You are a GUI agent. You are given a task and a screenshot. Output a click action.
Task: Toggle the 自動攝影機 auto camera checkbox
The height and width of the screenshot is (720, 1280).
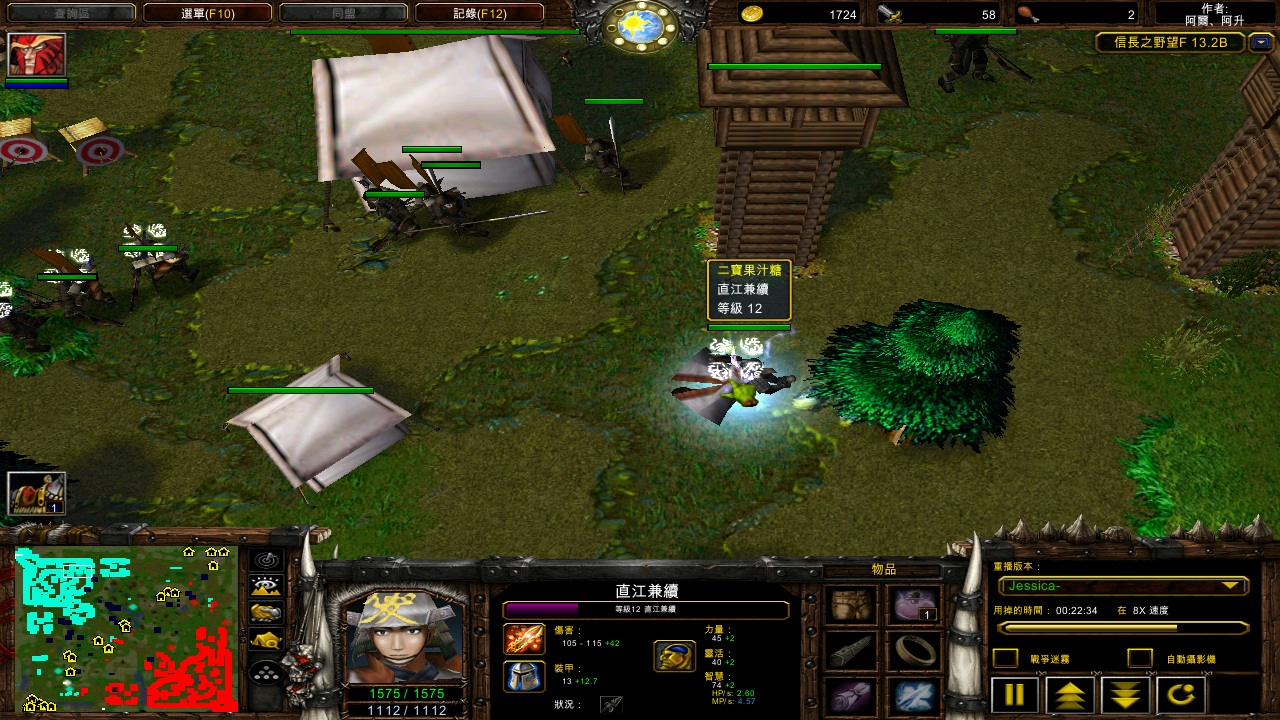tap(1139, 658)
